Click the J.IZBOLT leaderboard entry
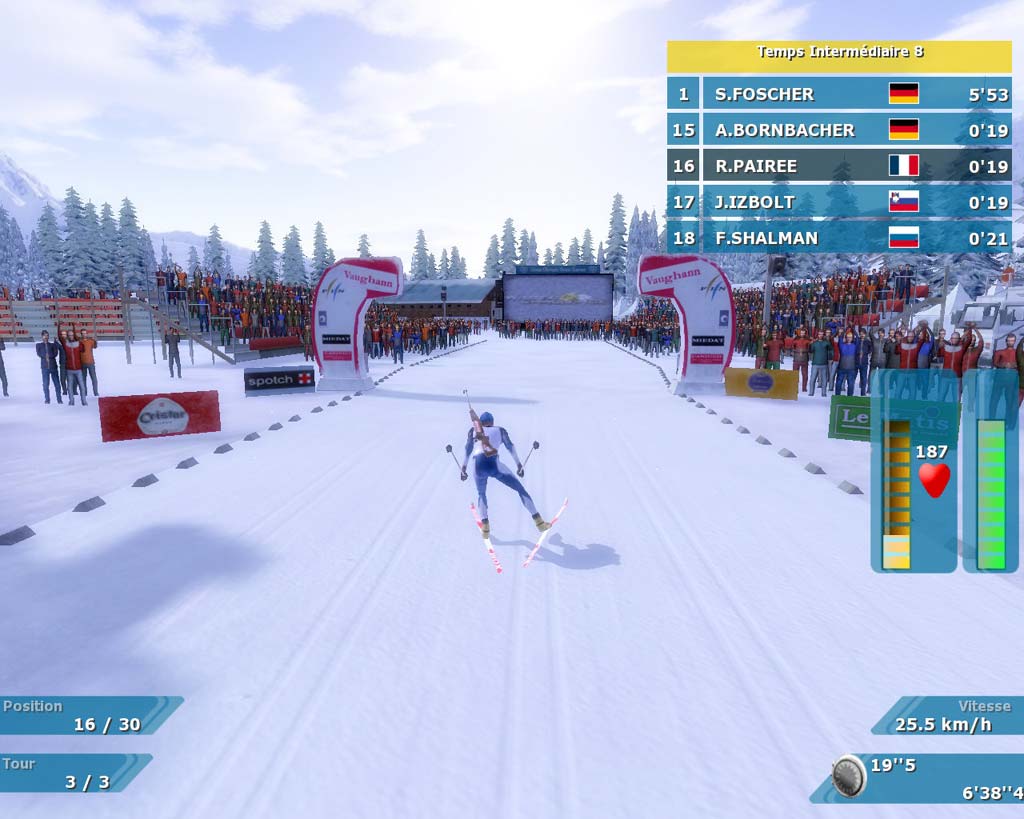This screenshot has width=1024, height=819. [x=840, y=202]
